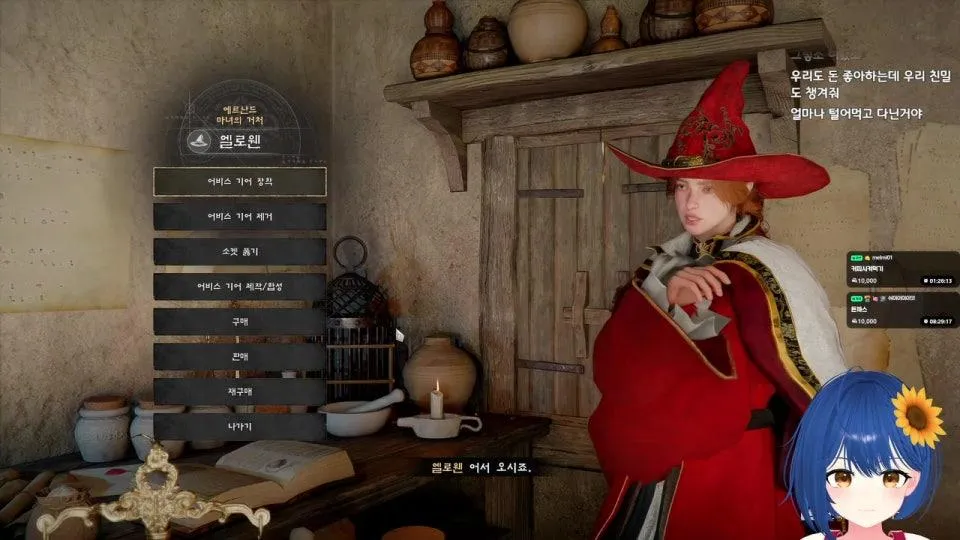Open 어비스 기어 제작/합성 crafting
The width and height of the screenshot is (960, 540).
click(x=240, y=287)
